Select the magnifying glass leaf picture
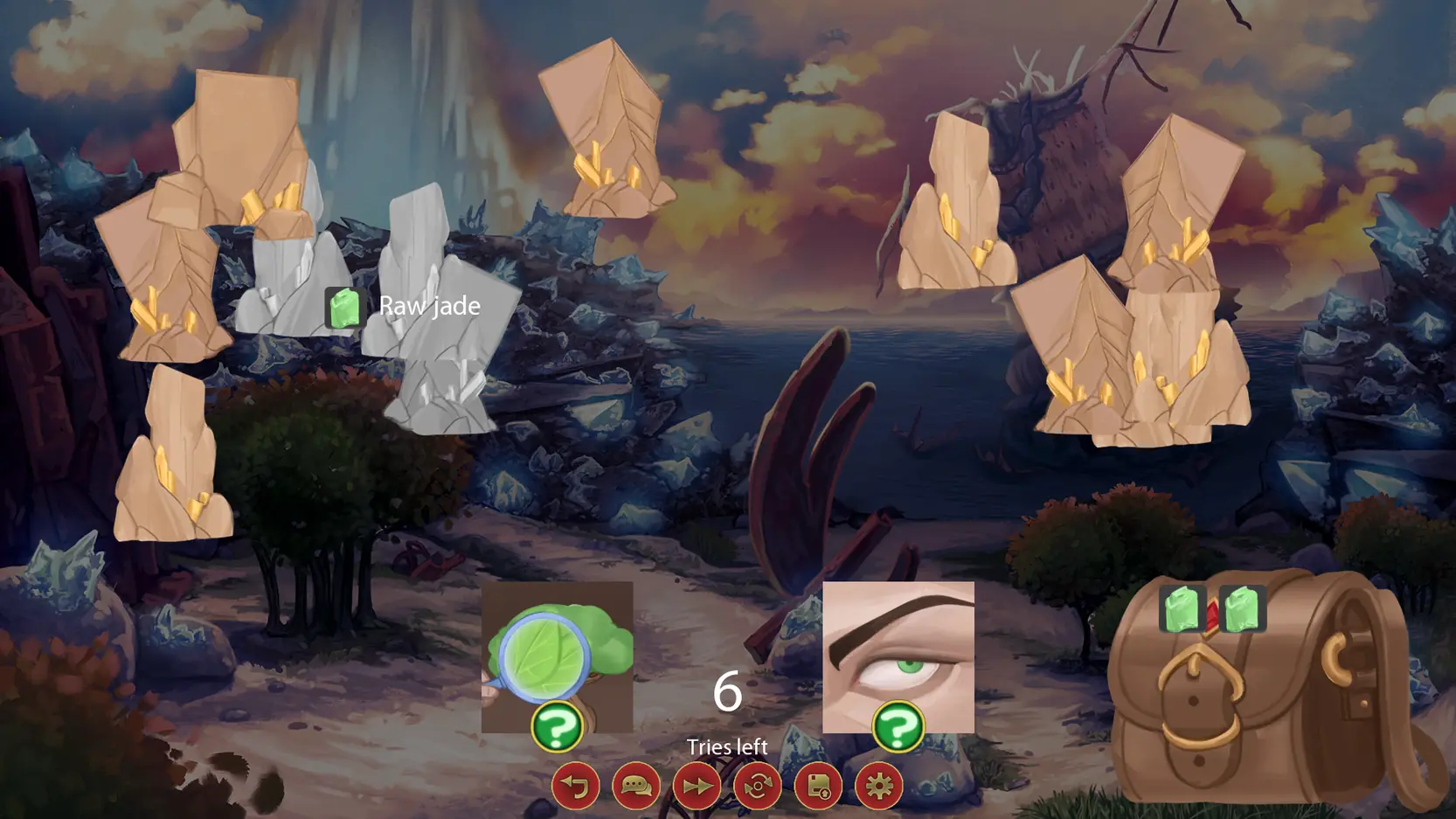Image resolution: width=1456 pixels, height=819 pixels. click(557, 647)
